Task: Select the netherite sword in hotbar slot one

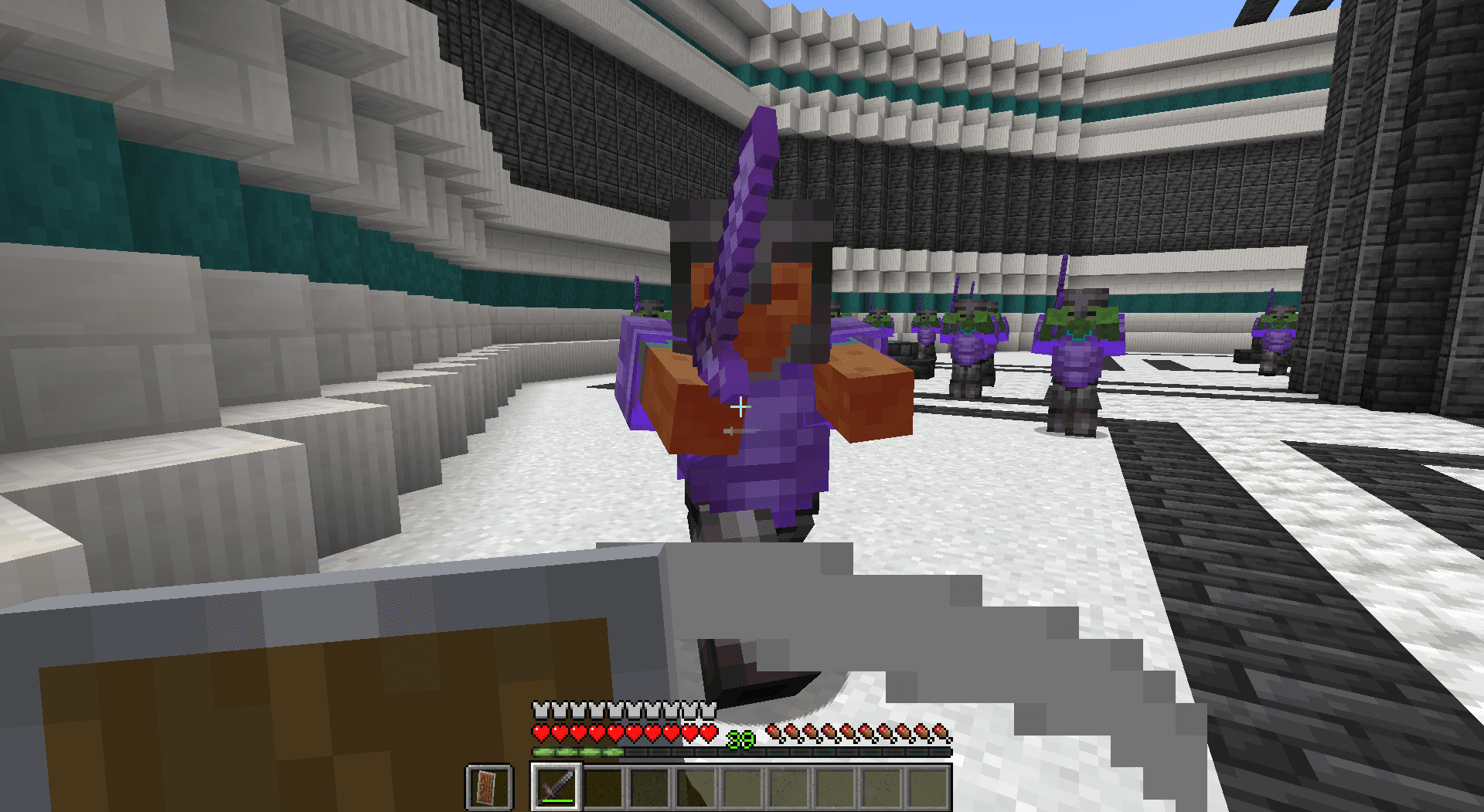Action: tap(556, 788)
